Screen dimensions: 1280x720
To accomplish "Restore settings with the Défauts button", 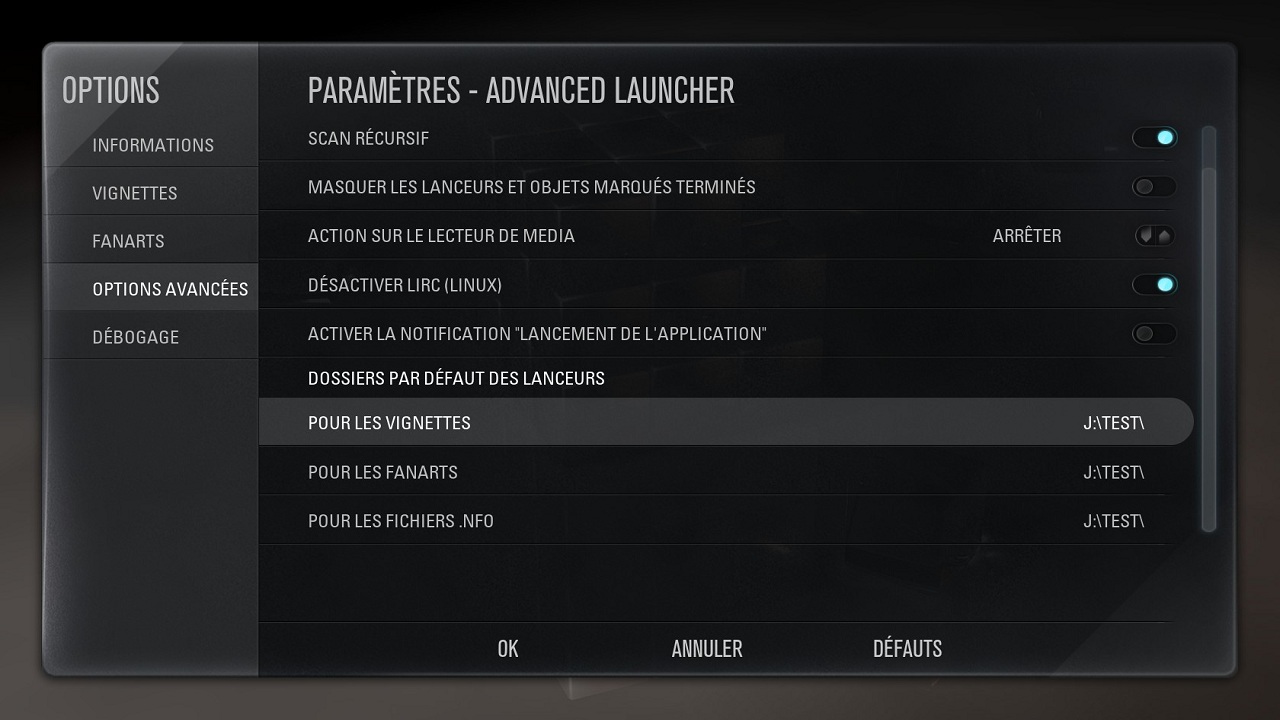I will coord(907,649).
